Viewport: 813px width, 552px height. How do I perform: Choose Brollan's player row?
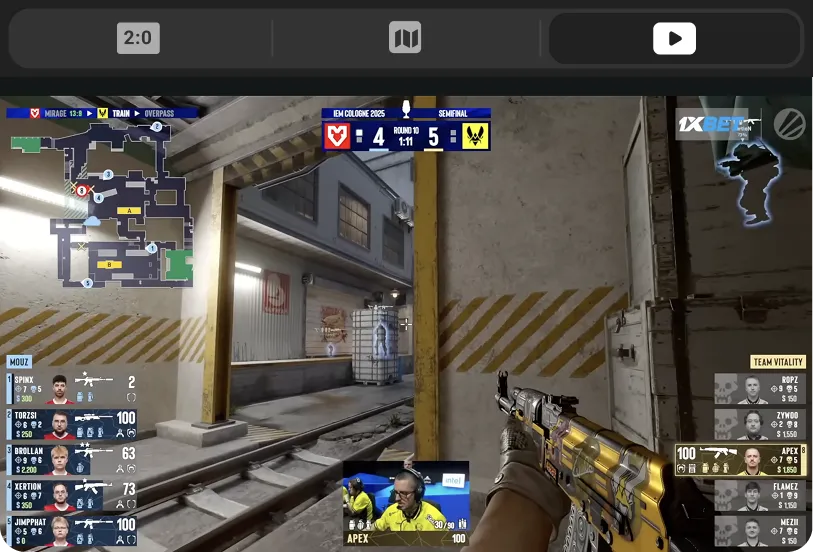(72, 459)
